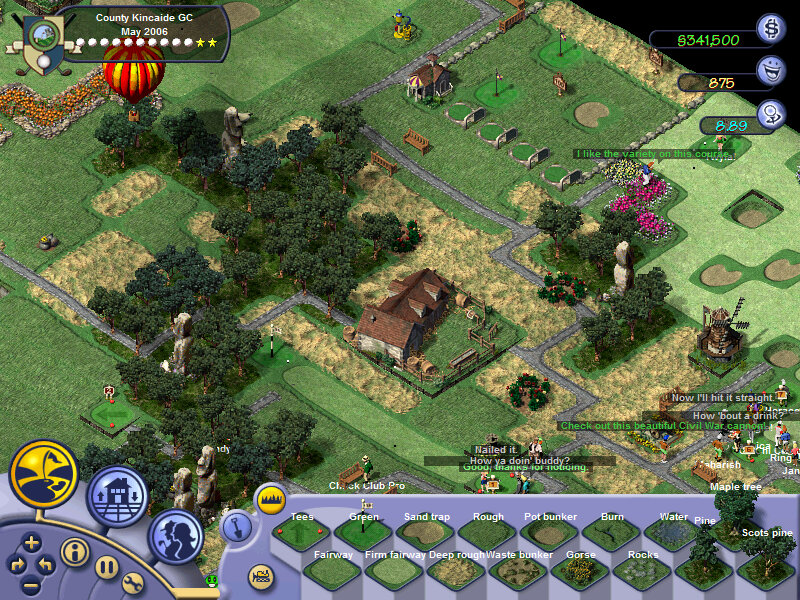This screenshot has height=600, width=800.
Task: Choose the Green terrain tile
Action: click(363, 533)
